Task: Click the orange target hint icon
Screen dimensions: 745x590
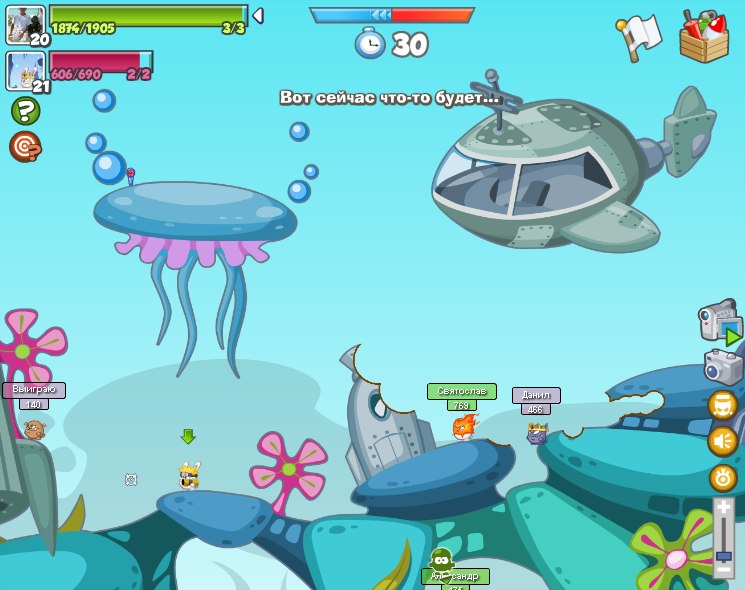Action: tap(24, 146)
